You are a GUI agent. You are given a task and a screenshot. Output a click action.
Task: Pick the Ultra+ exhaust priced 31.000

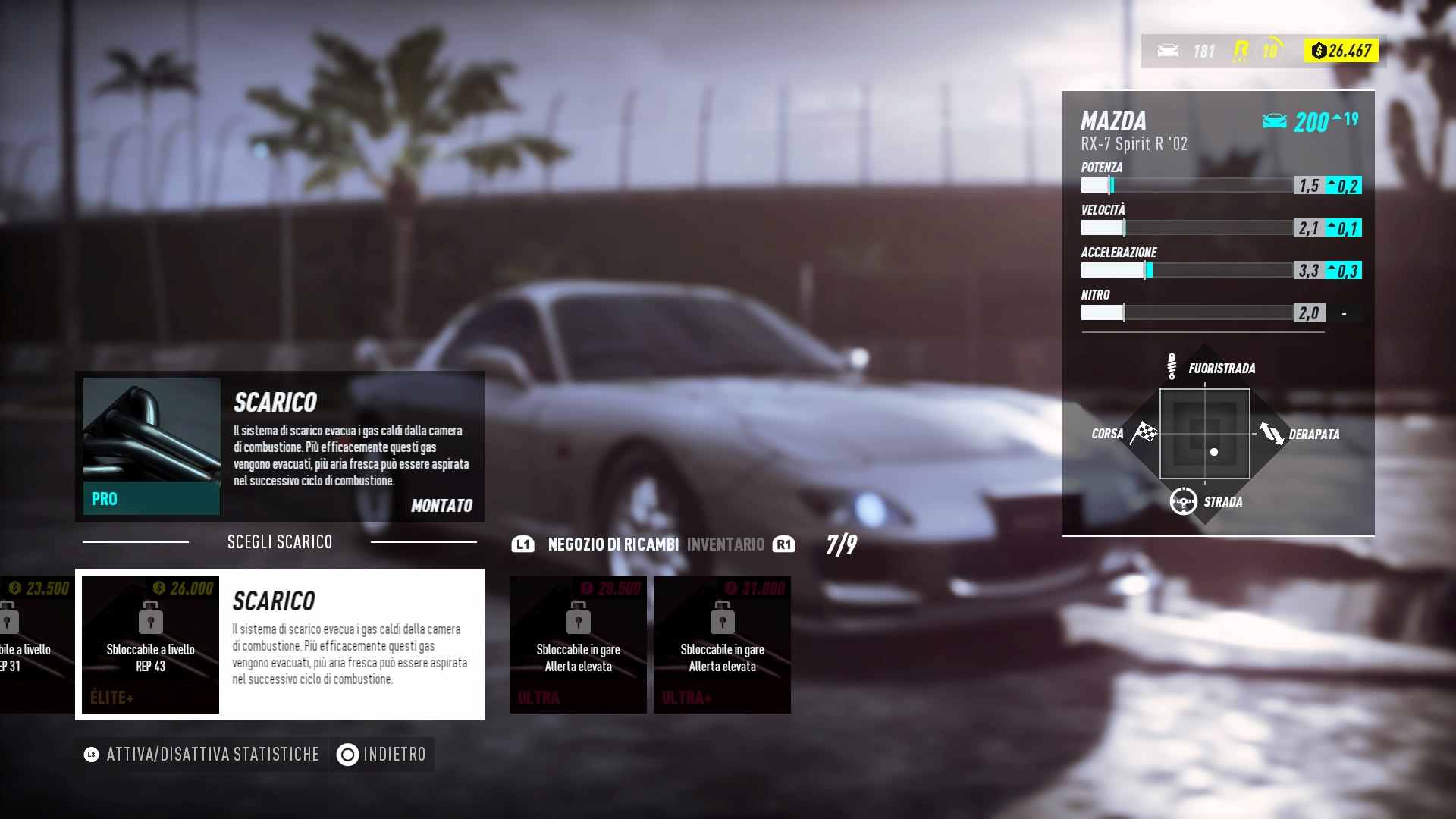tap(722, 645)
